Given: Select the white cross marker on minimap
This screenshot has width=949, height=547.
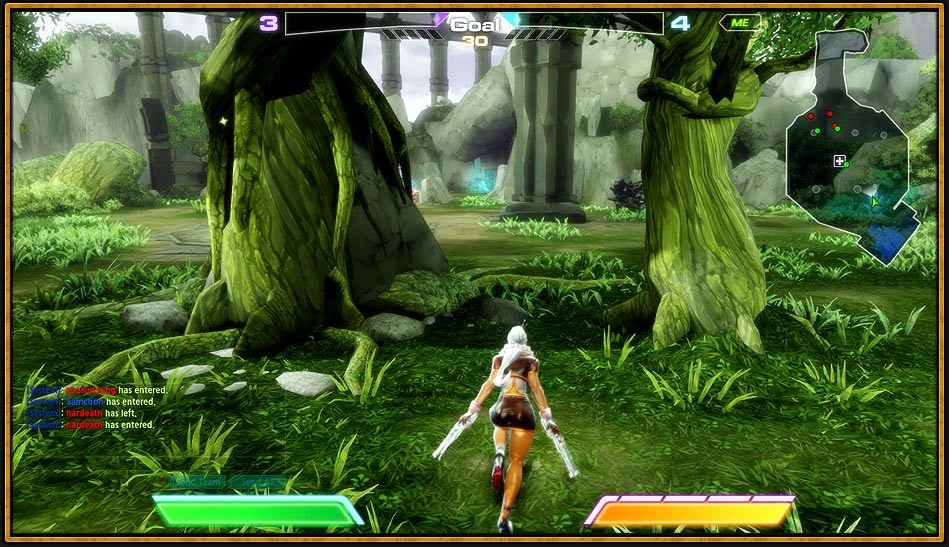Looking at the screenshot, I should (x=839, y=160).
